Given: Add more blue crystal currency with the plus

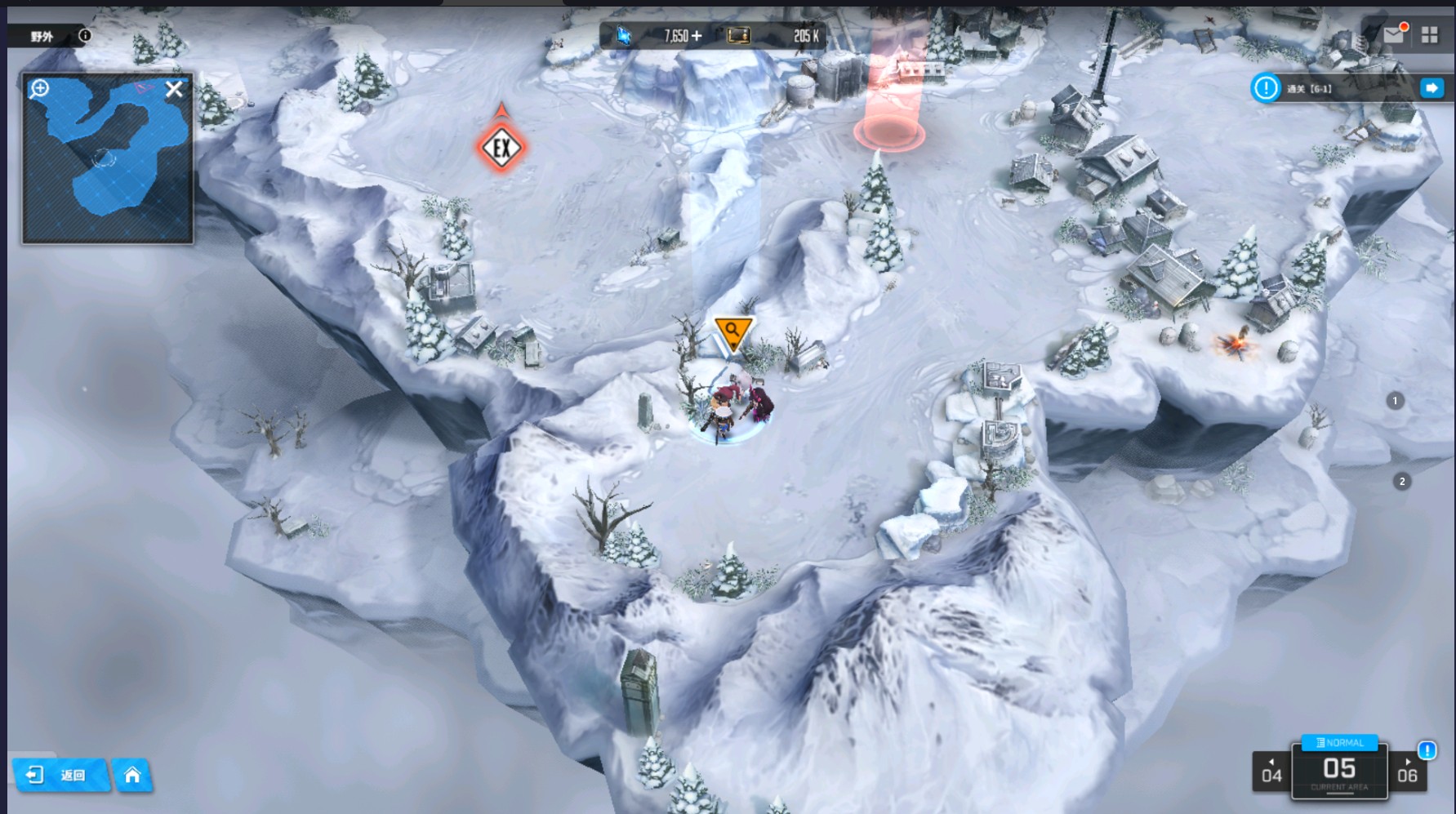Looking at the screenshot, I should click(x=696, y=36).
